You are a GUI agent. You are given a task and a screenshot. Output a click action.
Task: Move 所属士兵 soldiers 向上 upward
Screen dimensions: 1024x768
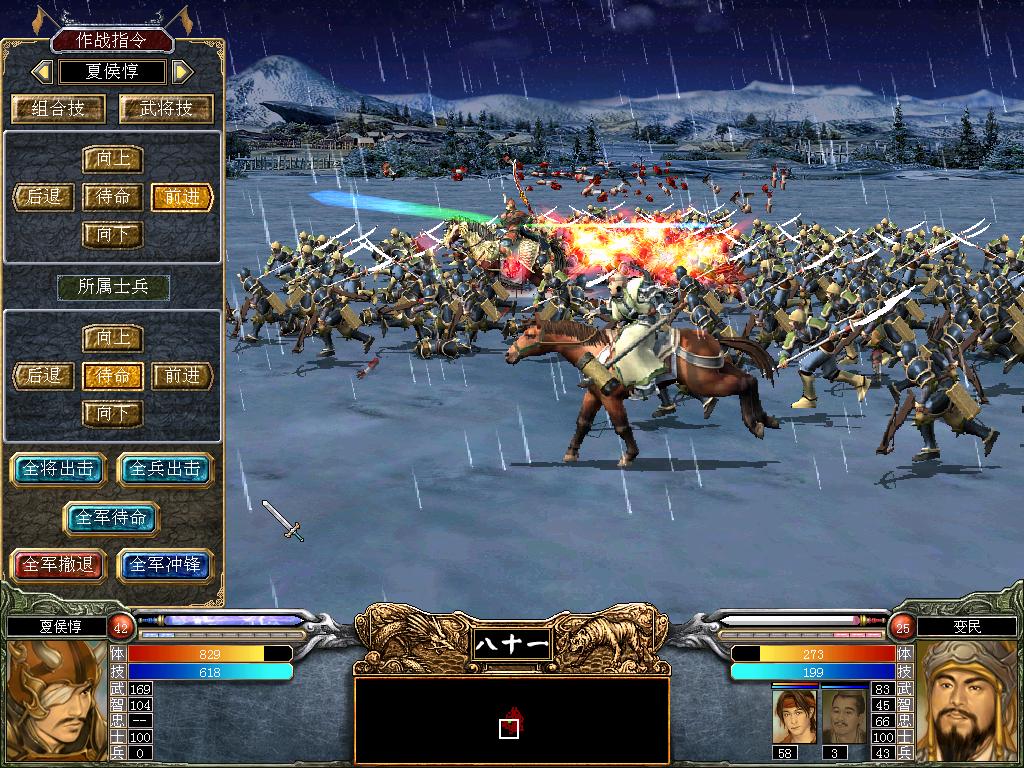pyautogui.click(x=113, y=338)
